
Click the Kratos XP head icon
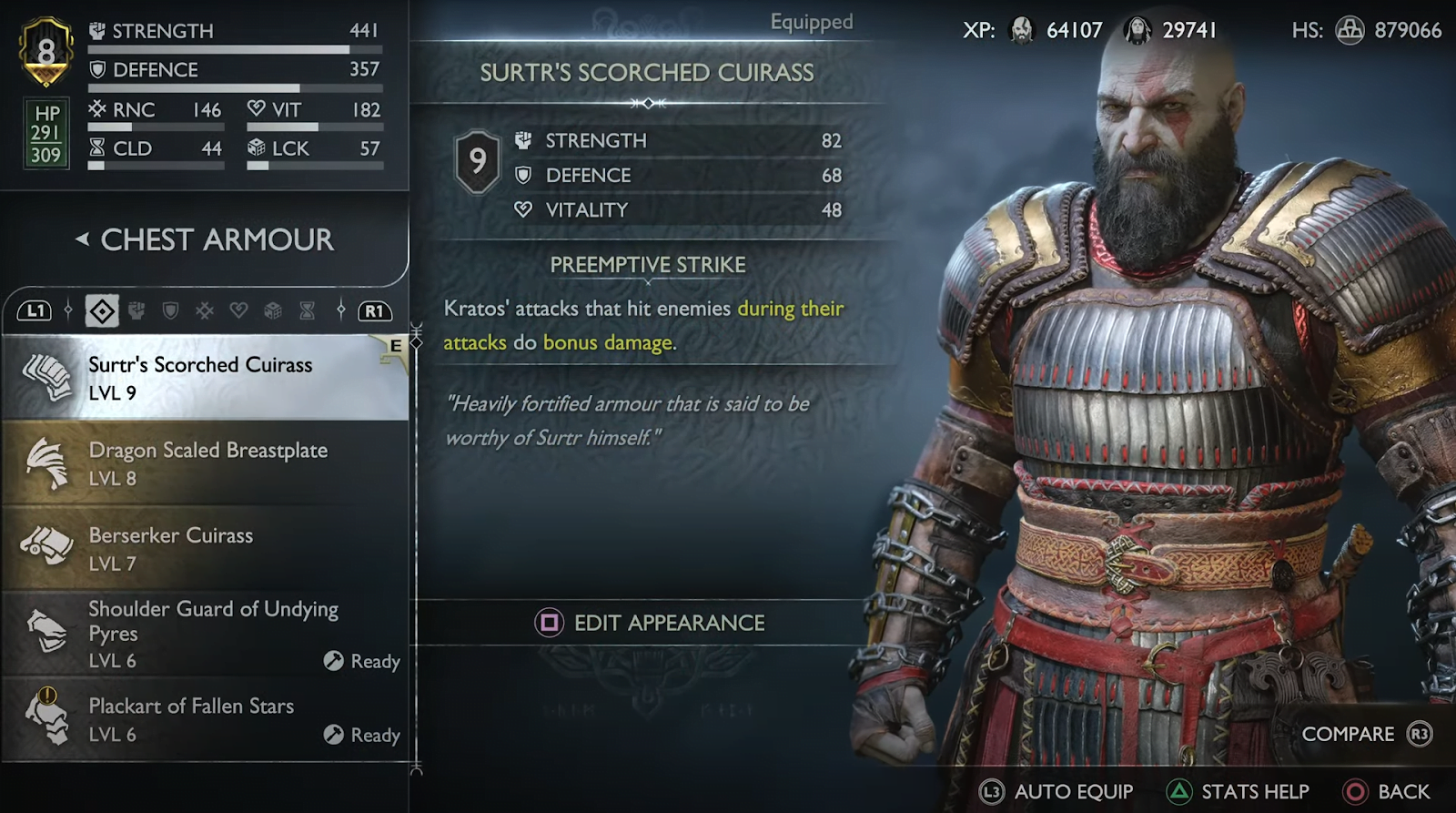tap(1021, 28)
